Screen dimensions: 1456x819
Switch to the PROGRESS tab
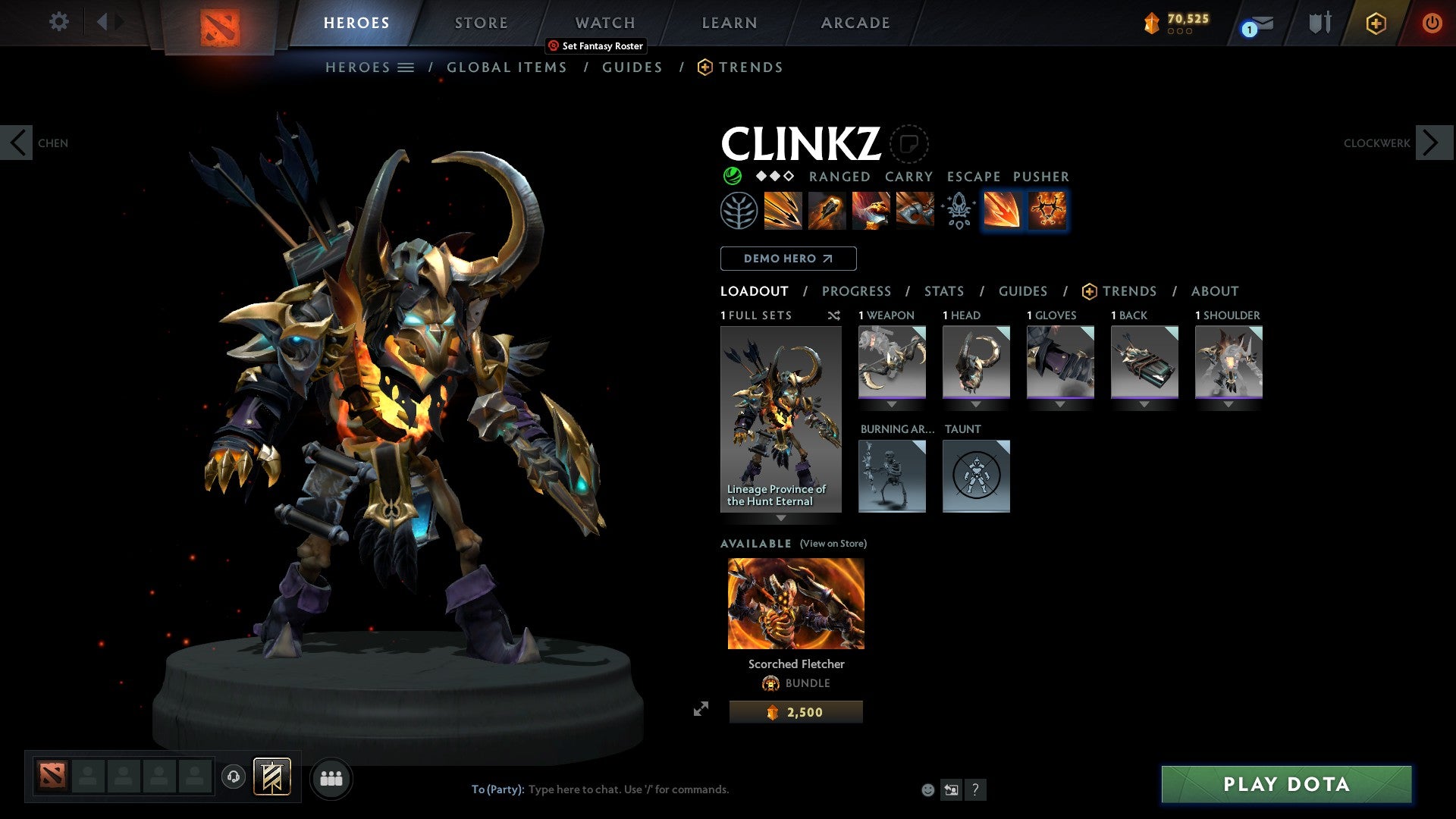tap(857, 290)
